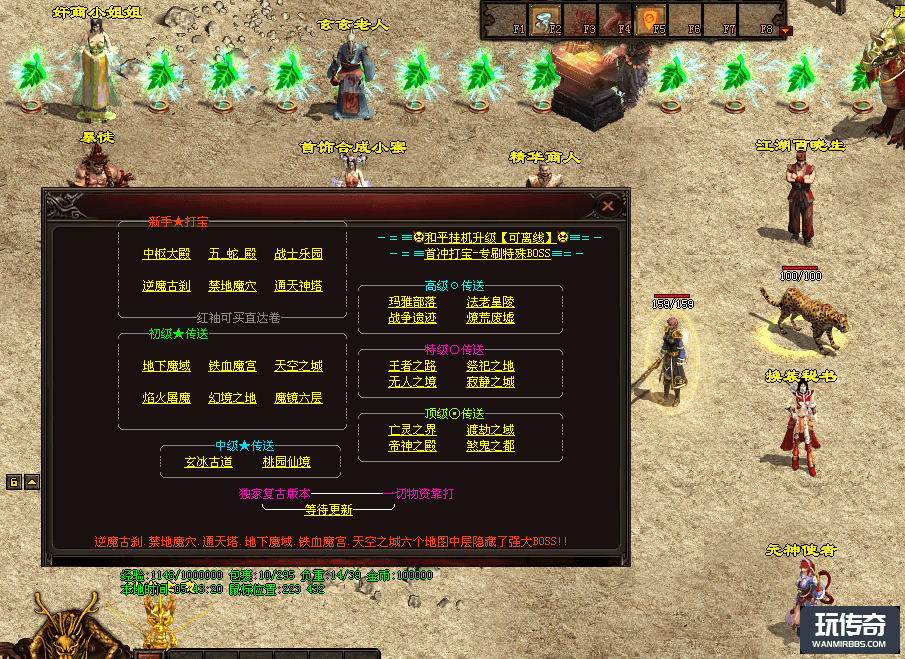Teleport to 玄冰古道

pyautogui.click(x=208, y=462)
